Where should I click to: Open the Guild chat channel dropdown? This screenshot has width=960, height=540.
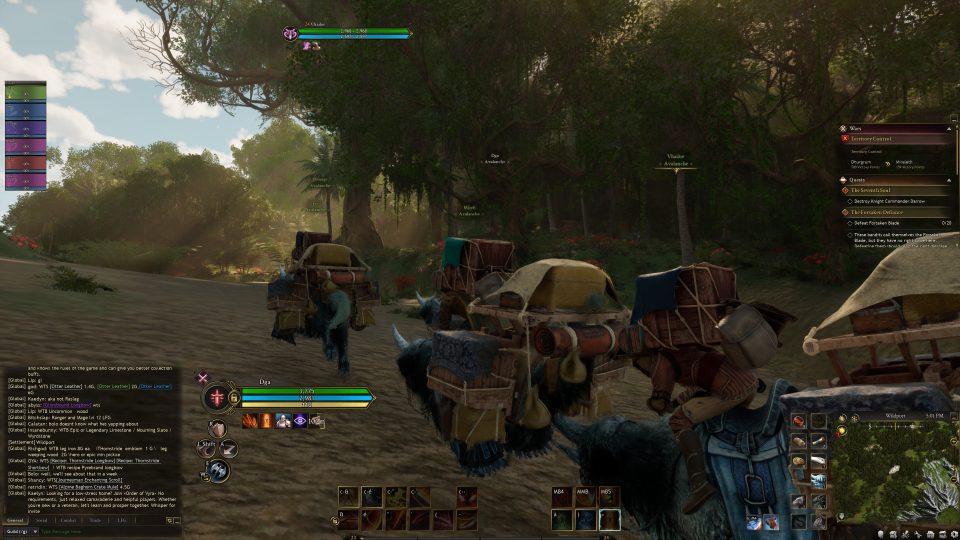(20, 531)
